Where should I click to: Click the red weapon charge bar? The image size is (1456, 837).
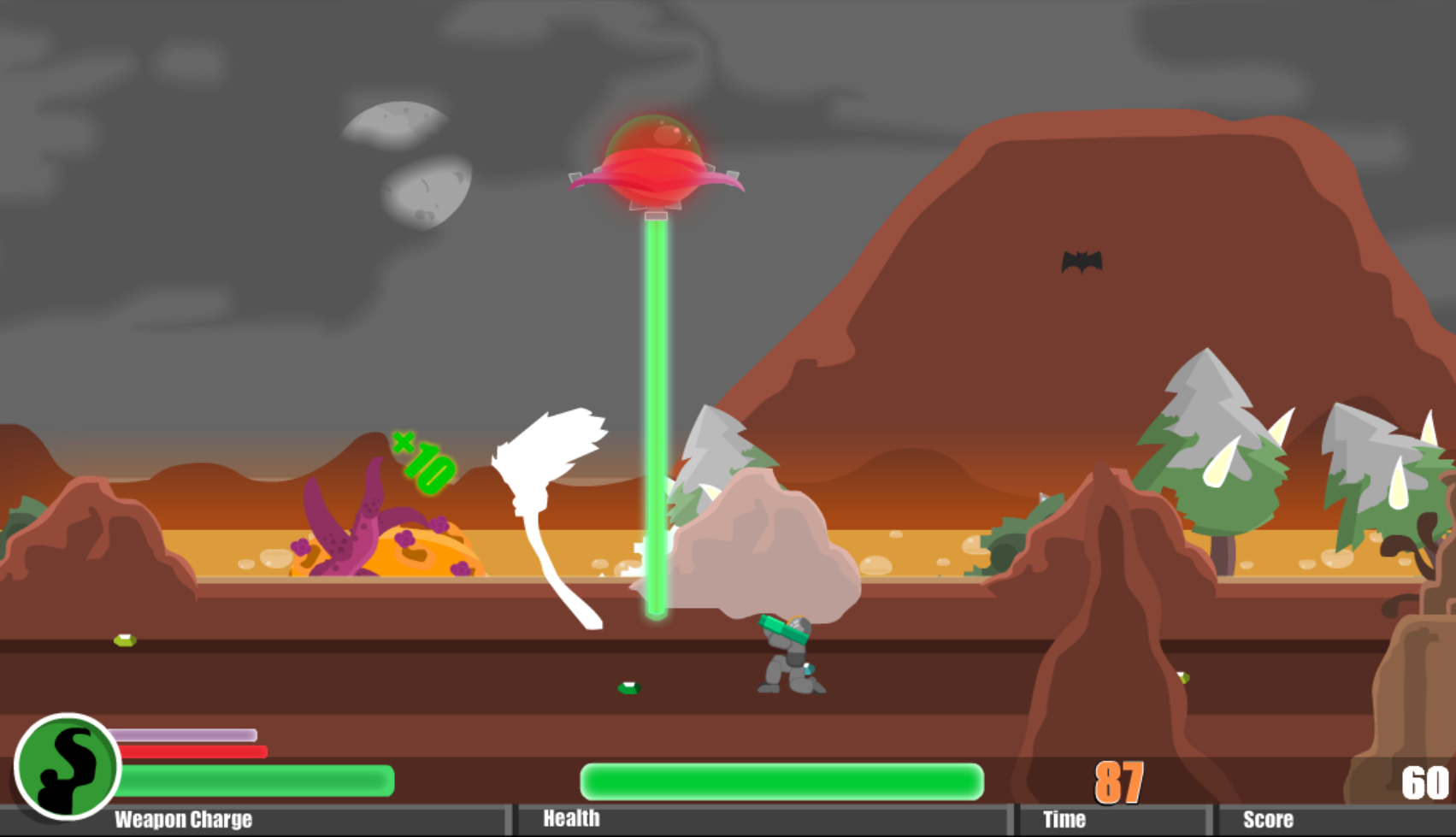coord(192,752)
